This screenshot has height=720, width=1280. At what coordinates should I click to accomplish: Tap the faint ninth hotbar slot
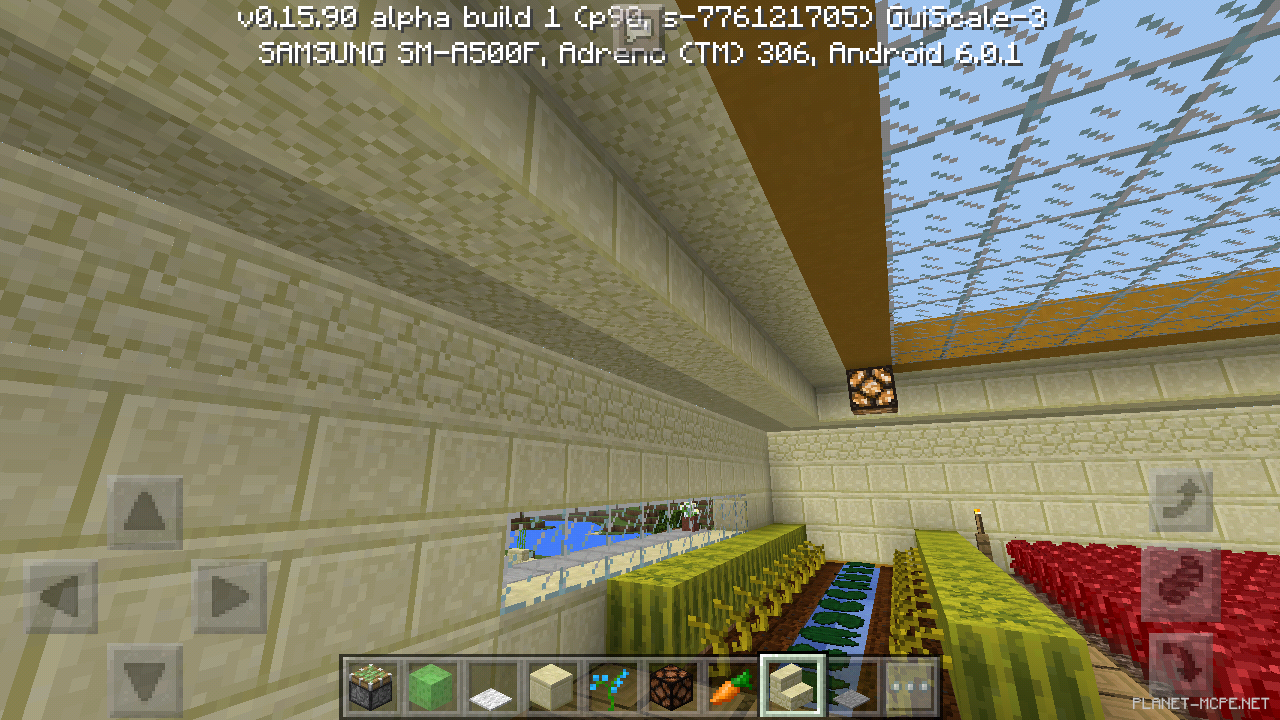pyautogui.click(x=849, y=687)
